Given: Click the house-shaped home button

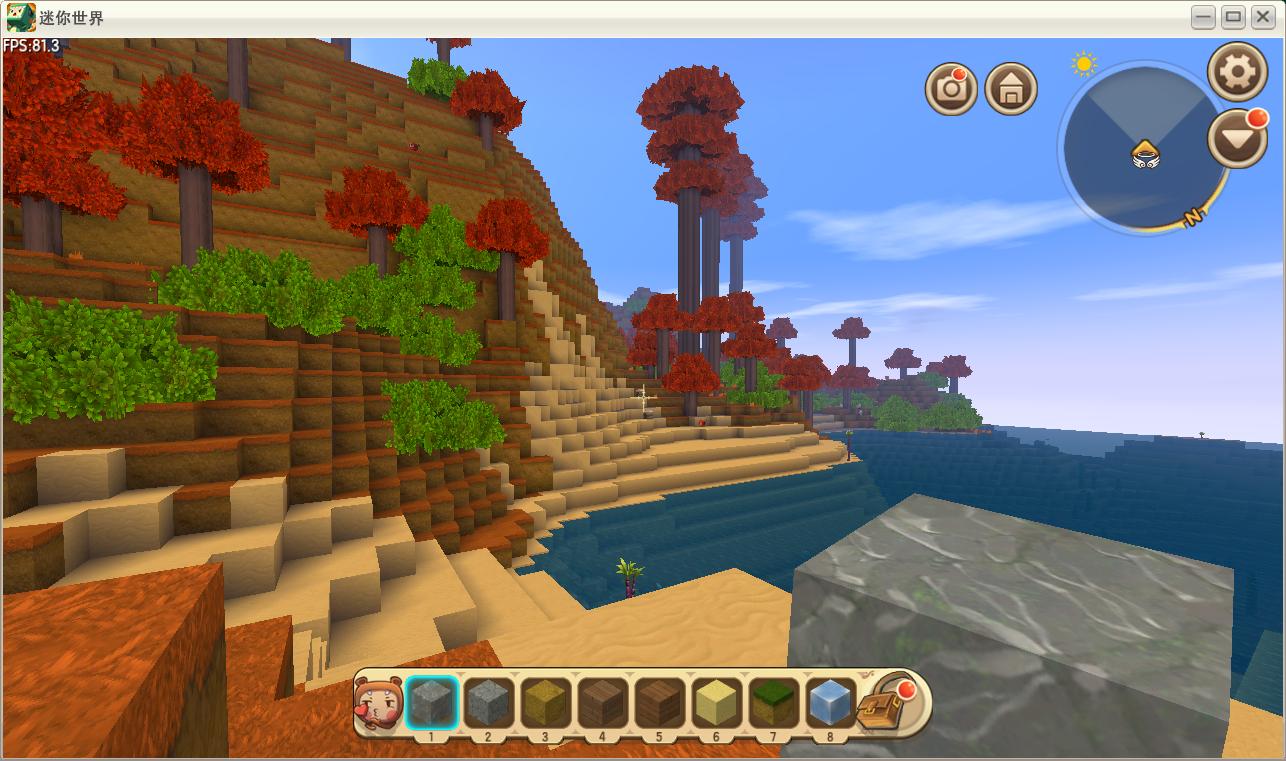Looking at the screenshot, I should click(x=1011, y=90).
